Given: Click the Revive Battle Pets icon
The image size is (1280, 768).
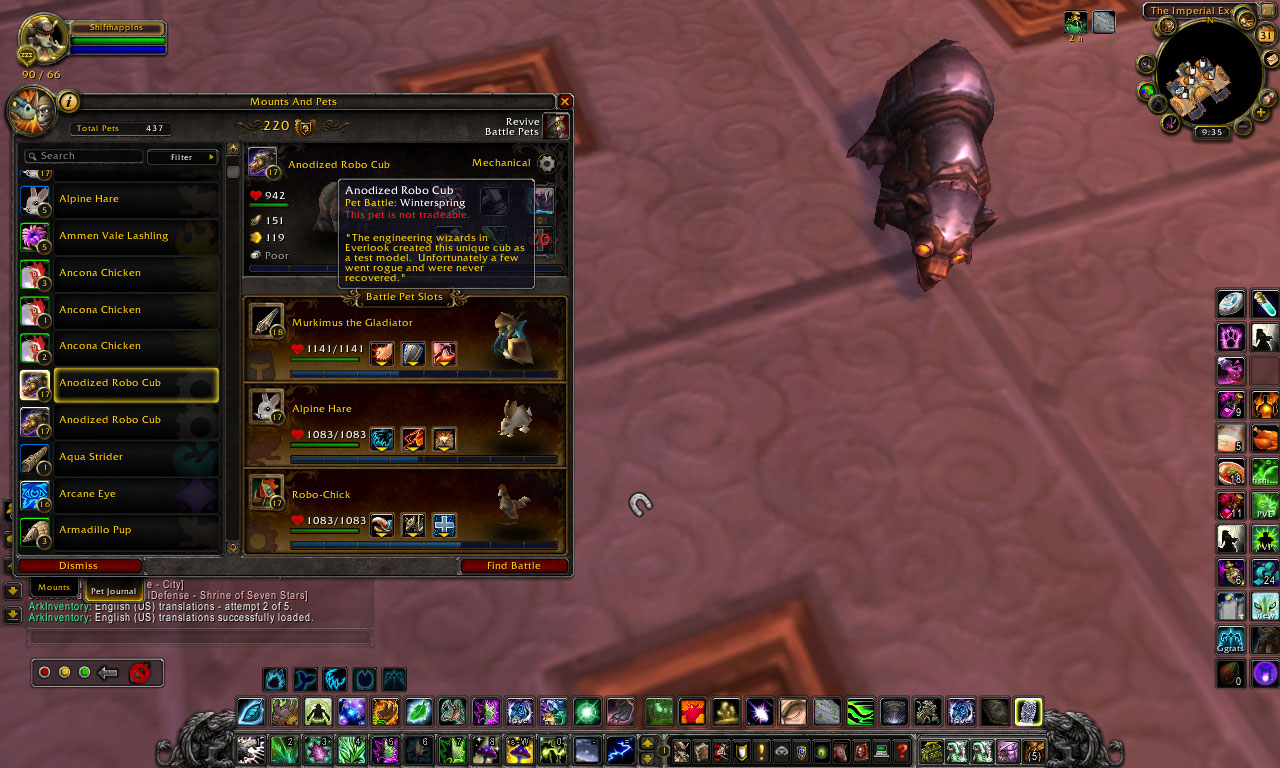Looking at the screenshot, I should pos(557,125).
